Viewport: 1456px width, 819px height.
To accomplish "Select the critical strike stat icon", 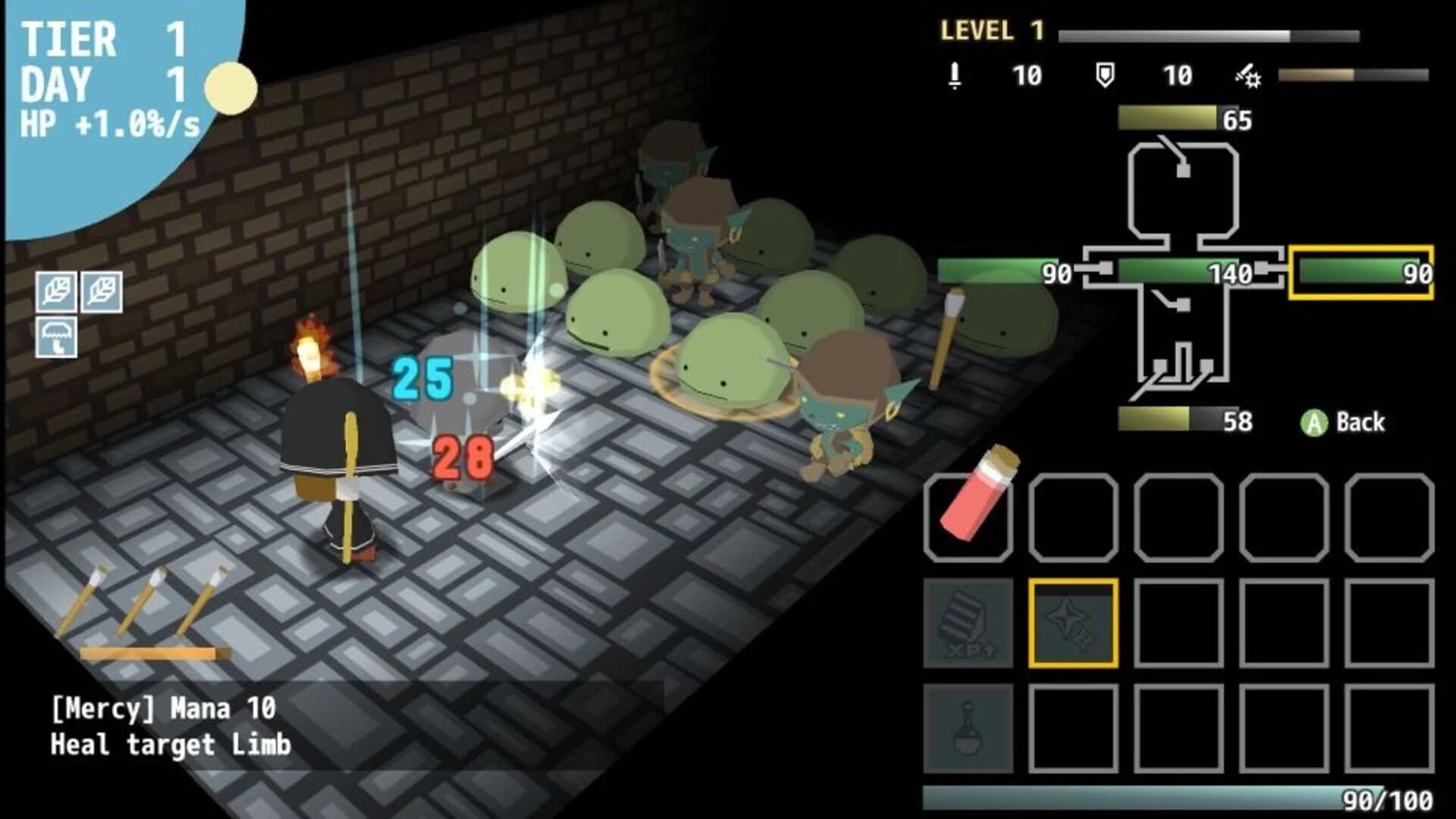I will point(1248,75).
